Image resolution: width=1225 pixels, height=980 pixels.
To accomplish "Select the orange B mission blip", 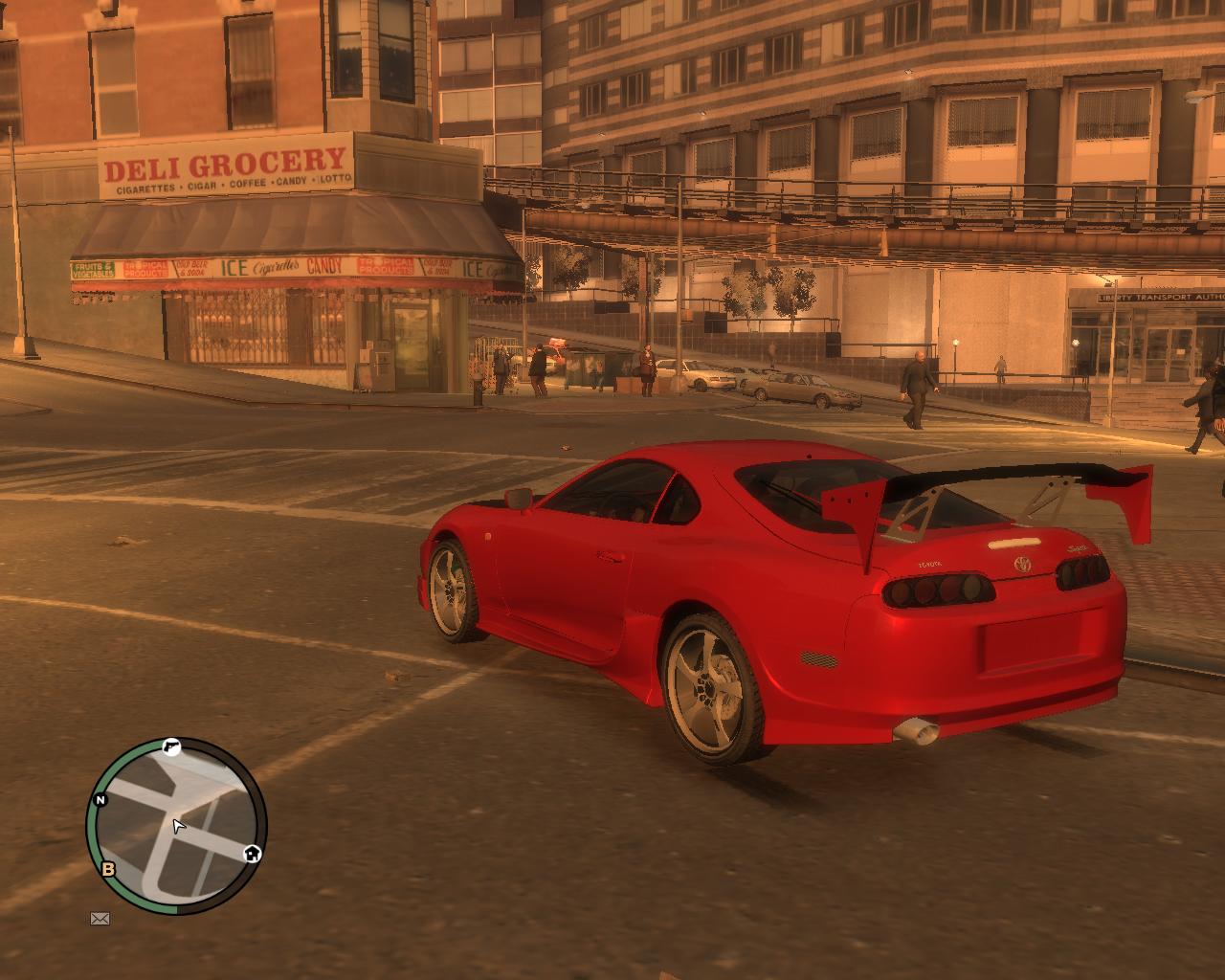I will [108, 869].
